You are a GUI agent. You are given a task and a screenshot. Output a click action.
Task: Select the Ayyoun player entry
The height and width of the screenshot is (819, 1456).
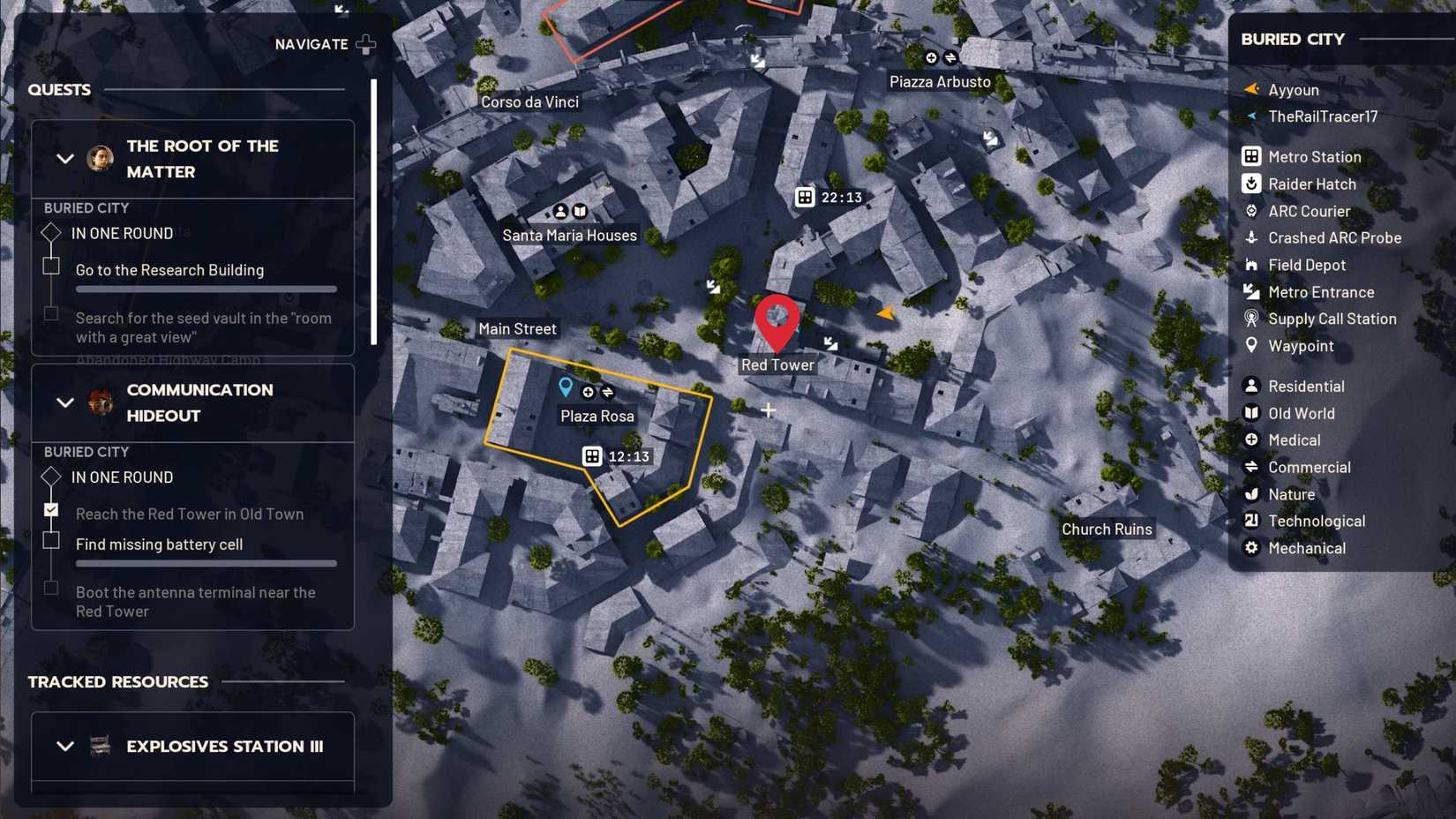pyautogui.click(x=1294, y=89)
